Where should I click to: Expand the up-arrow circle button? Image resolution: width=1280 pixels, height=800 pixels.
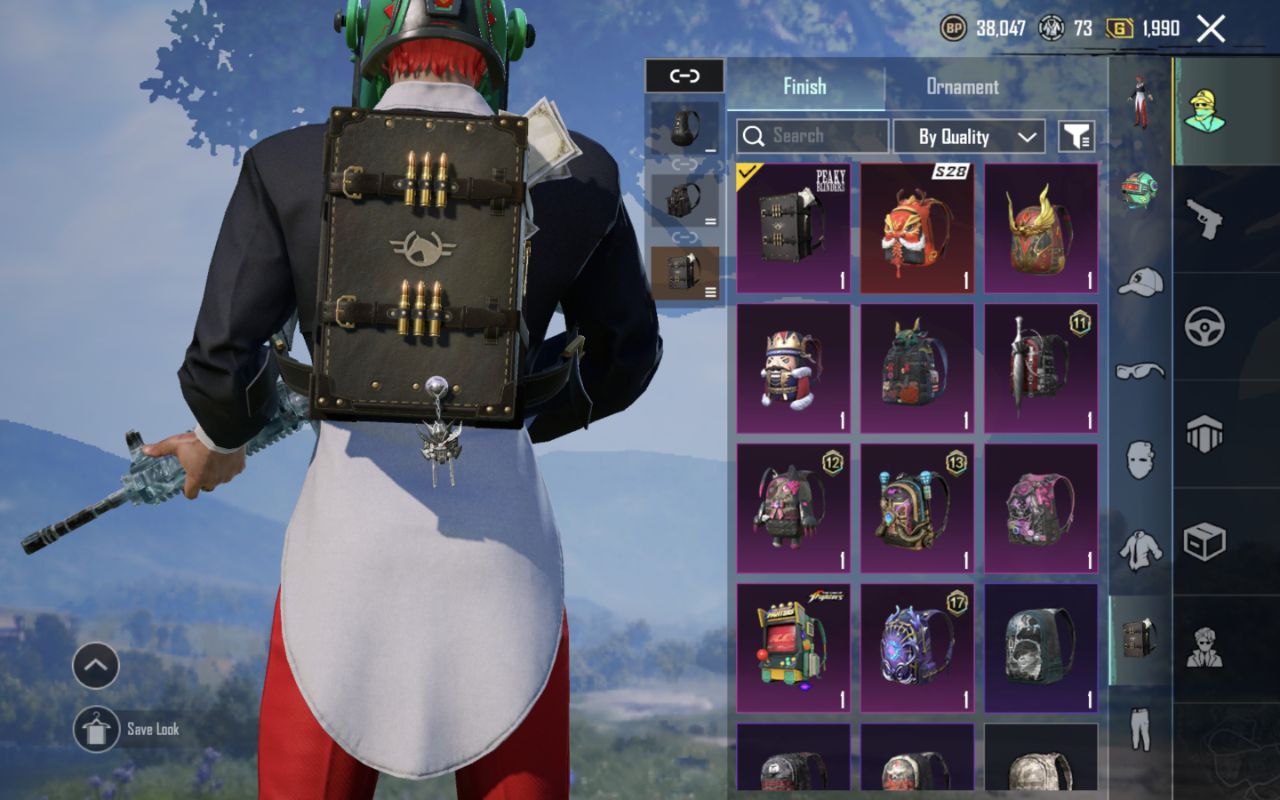click(x=96, y=666)
